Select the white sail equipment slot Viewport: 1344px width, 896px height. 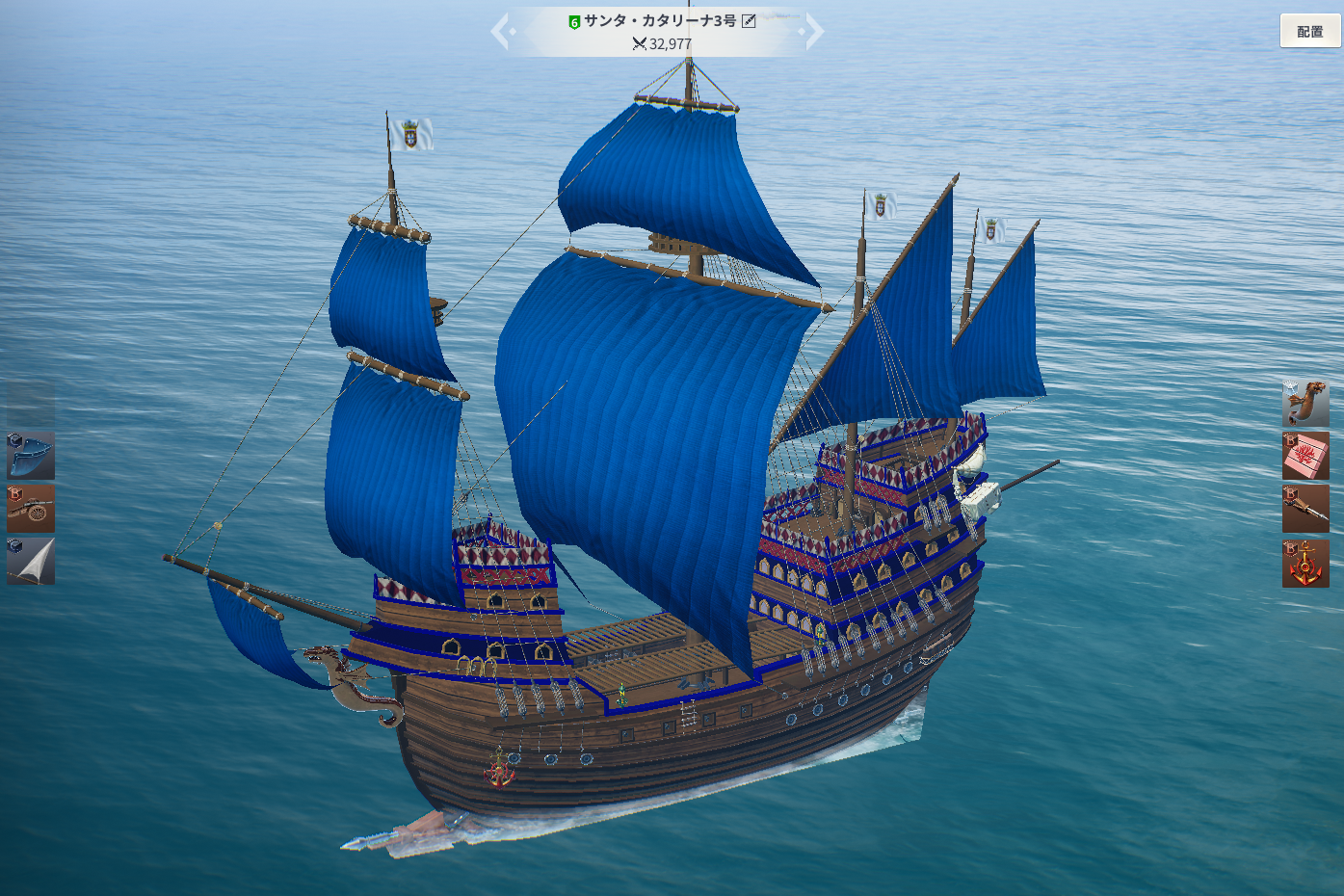point(31,561)
